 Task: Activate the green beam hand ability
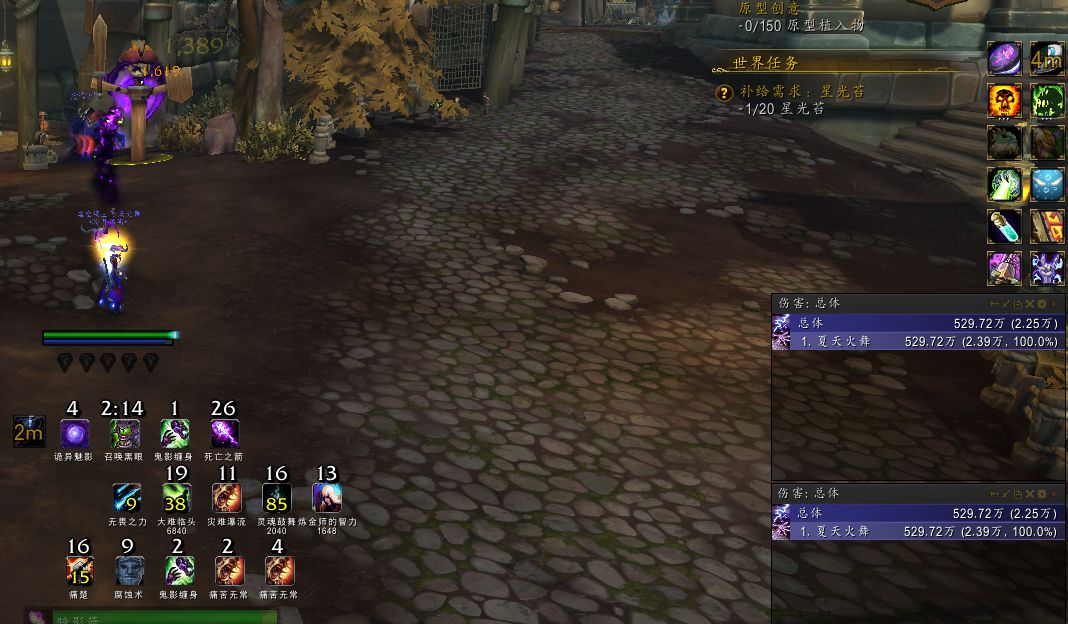coord(1004,185)
